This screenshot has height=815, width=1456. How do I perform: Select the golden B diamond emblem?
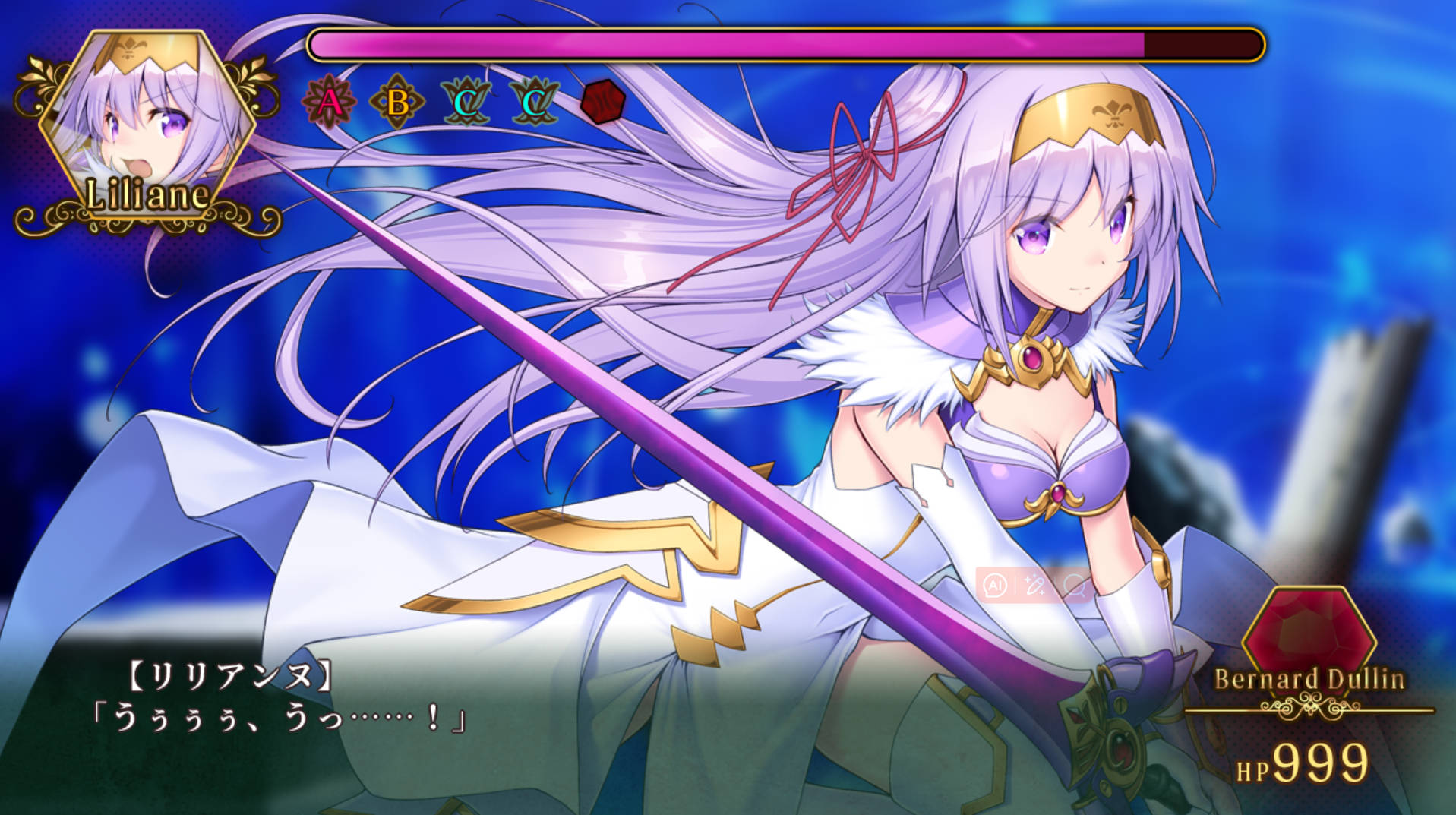(396, 102)
